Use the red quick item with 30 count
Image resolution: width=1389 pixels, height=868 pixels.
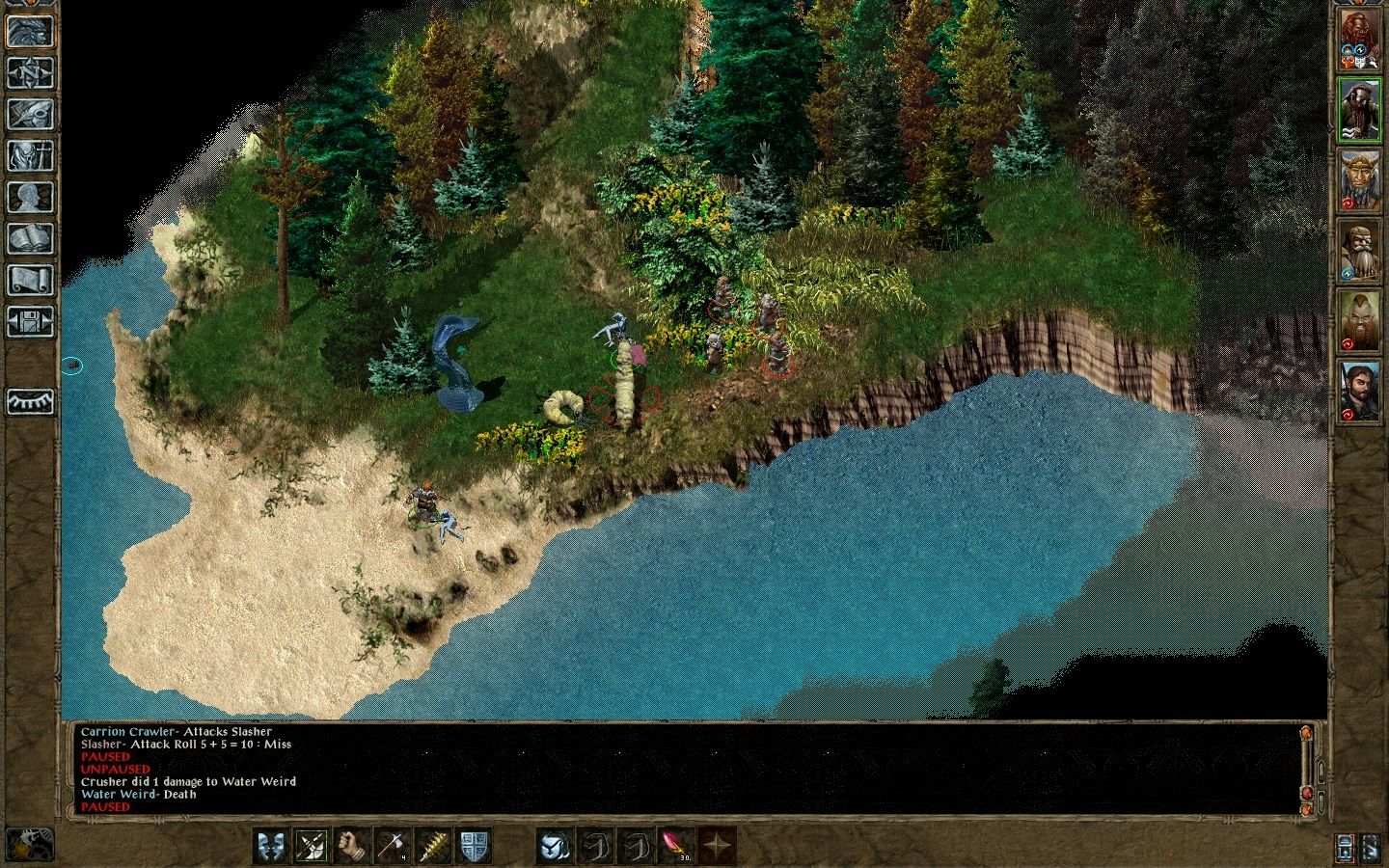point(676,846)
